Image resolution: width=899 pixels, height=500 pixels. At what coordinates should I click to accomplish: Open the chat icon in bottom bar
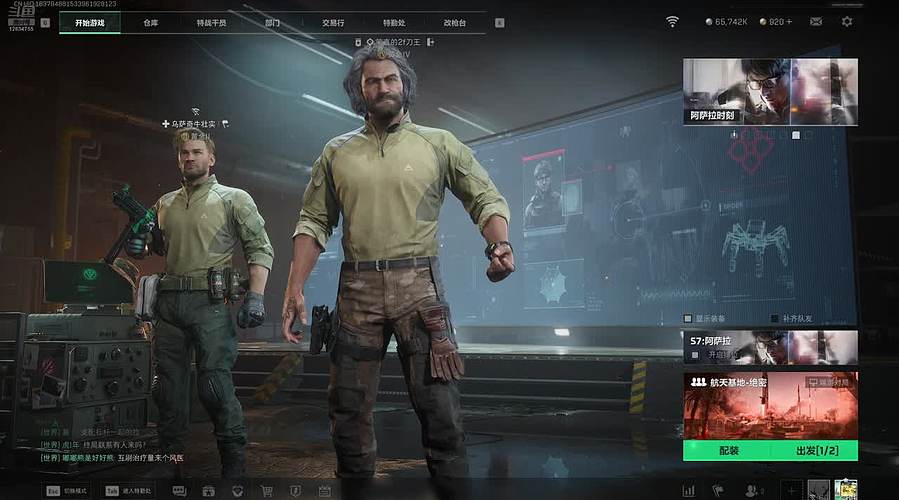(180, 491)
